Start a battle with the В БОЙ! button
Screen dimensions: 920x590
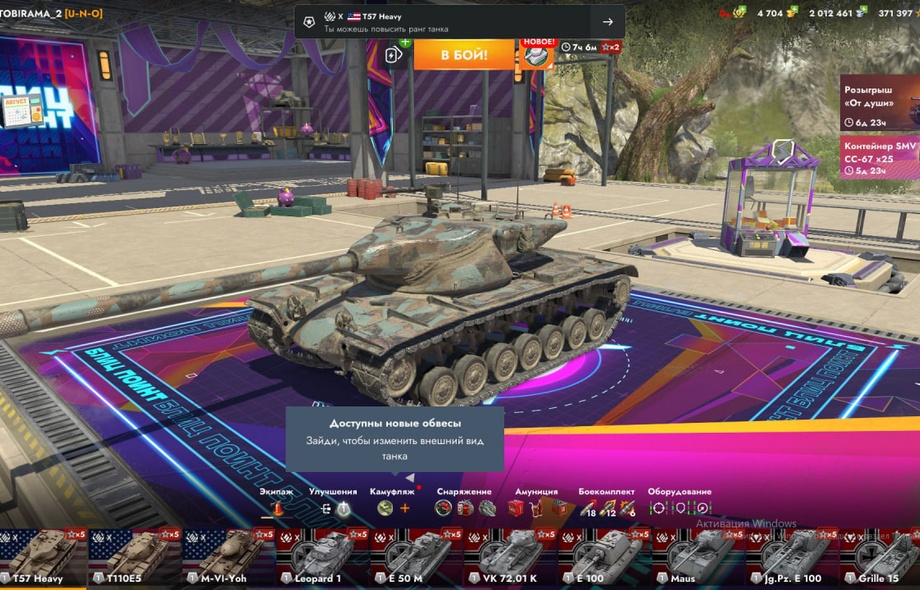point(463,54)
